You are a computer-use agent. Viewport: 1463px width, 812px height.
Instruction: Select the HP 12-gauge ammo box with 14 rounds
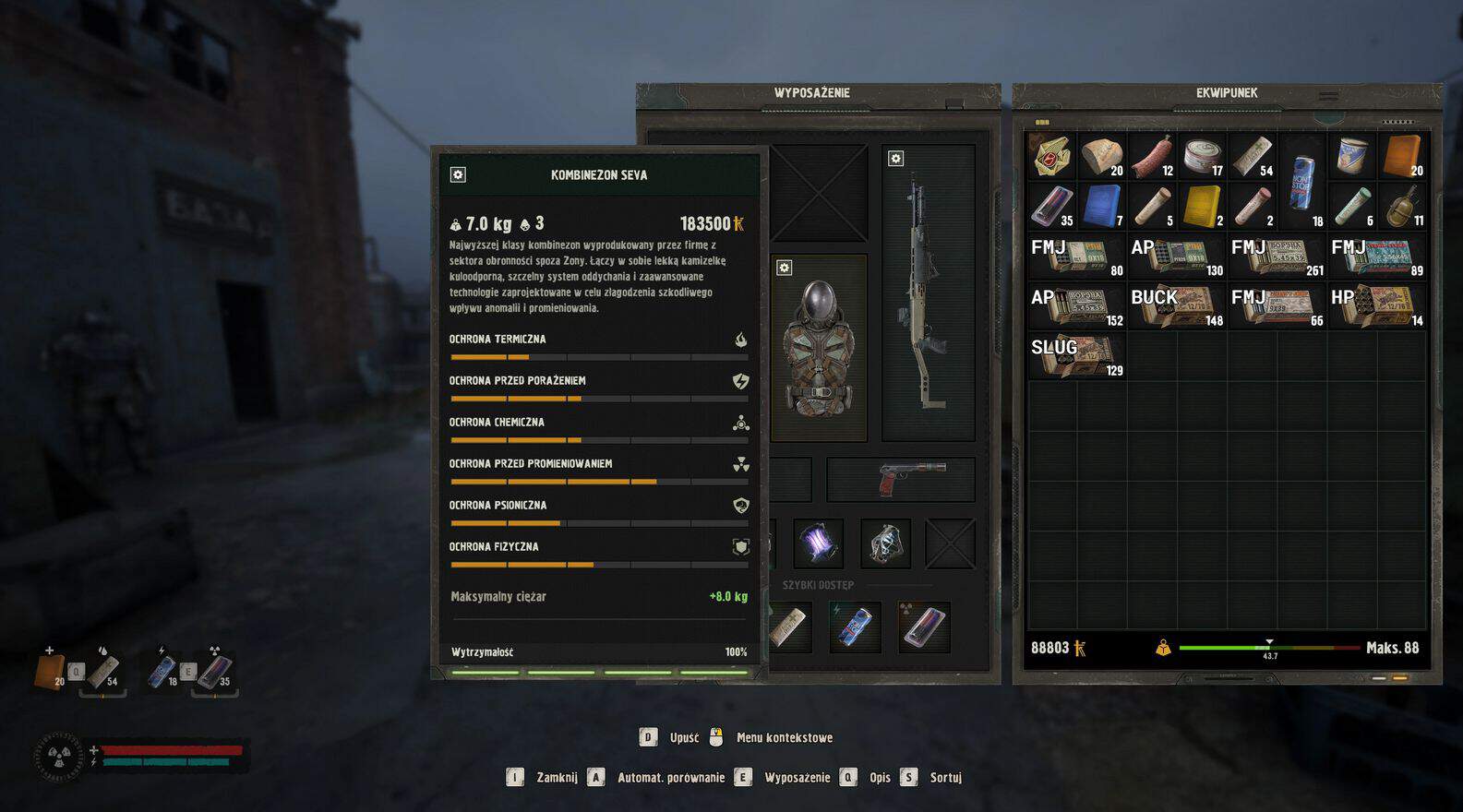point(1377,306)
